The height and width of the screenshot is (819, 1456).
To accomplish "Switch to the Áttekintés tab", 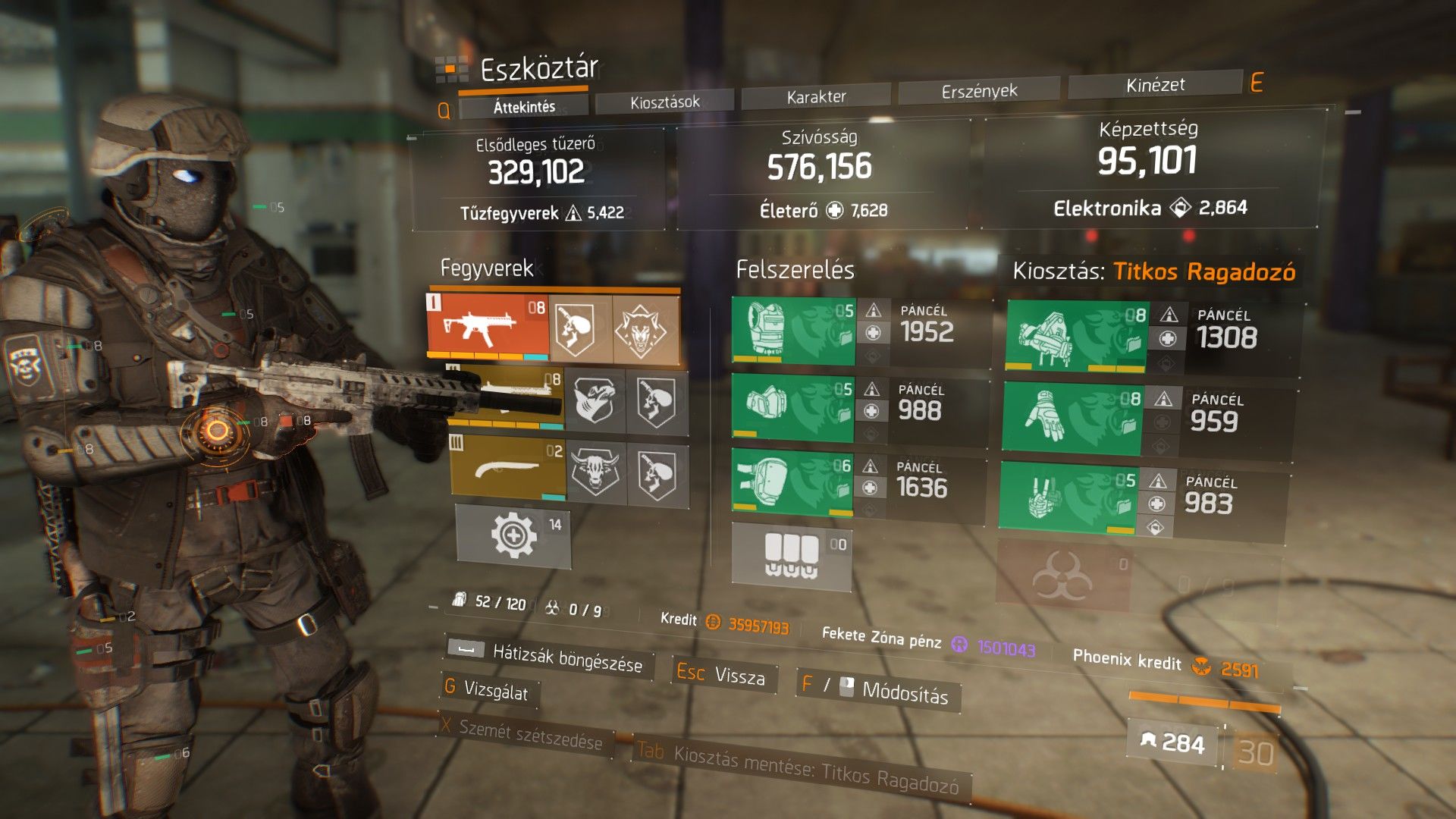I will [524, 107].
